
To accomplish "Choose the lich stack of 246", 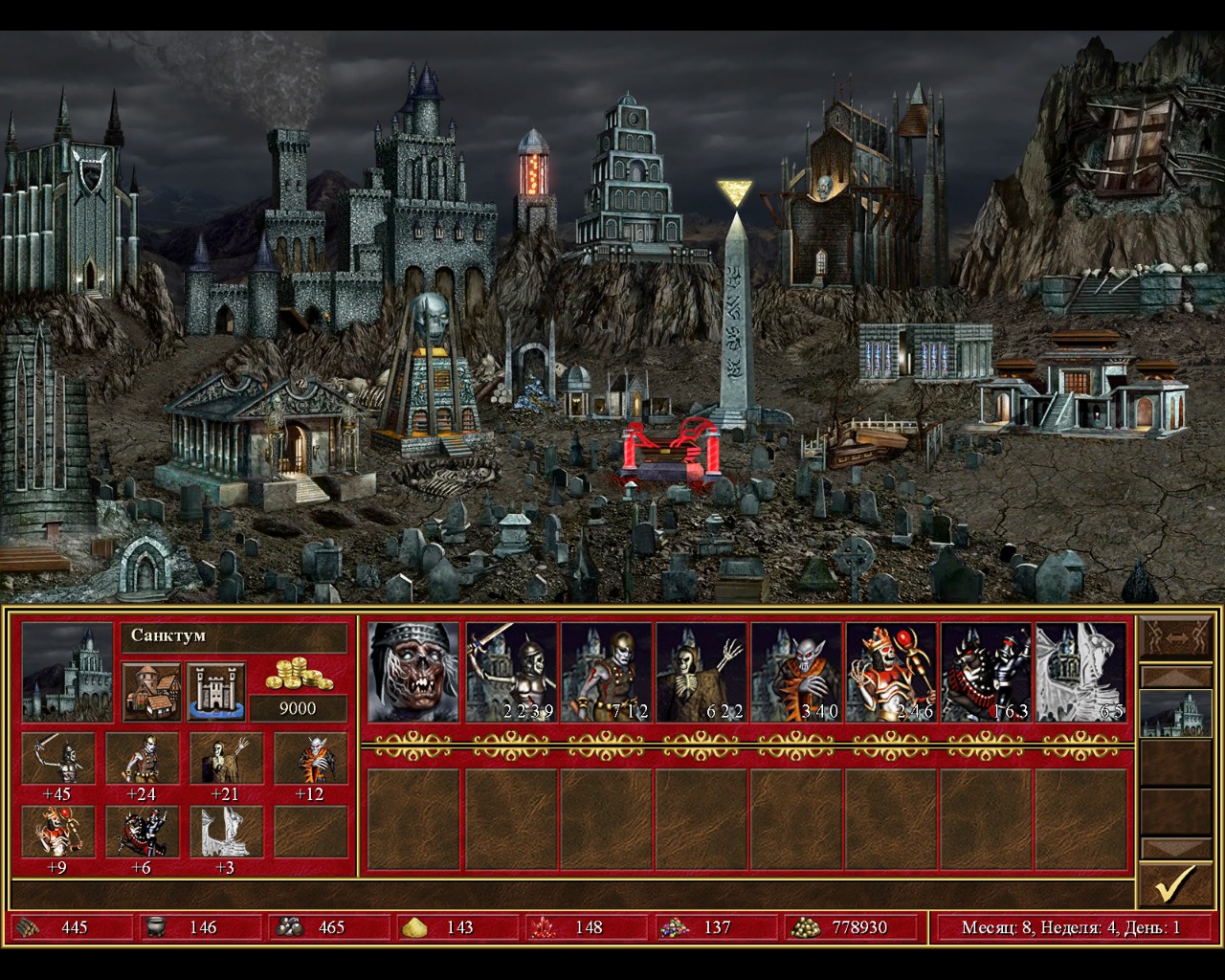I will pyautogui.click(x=891, y=672).
